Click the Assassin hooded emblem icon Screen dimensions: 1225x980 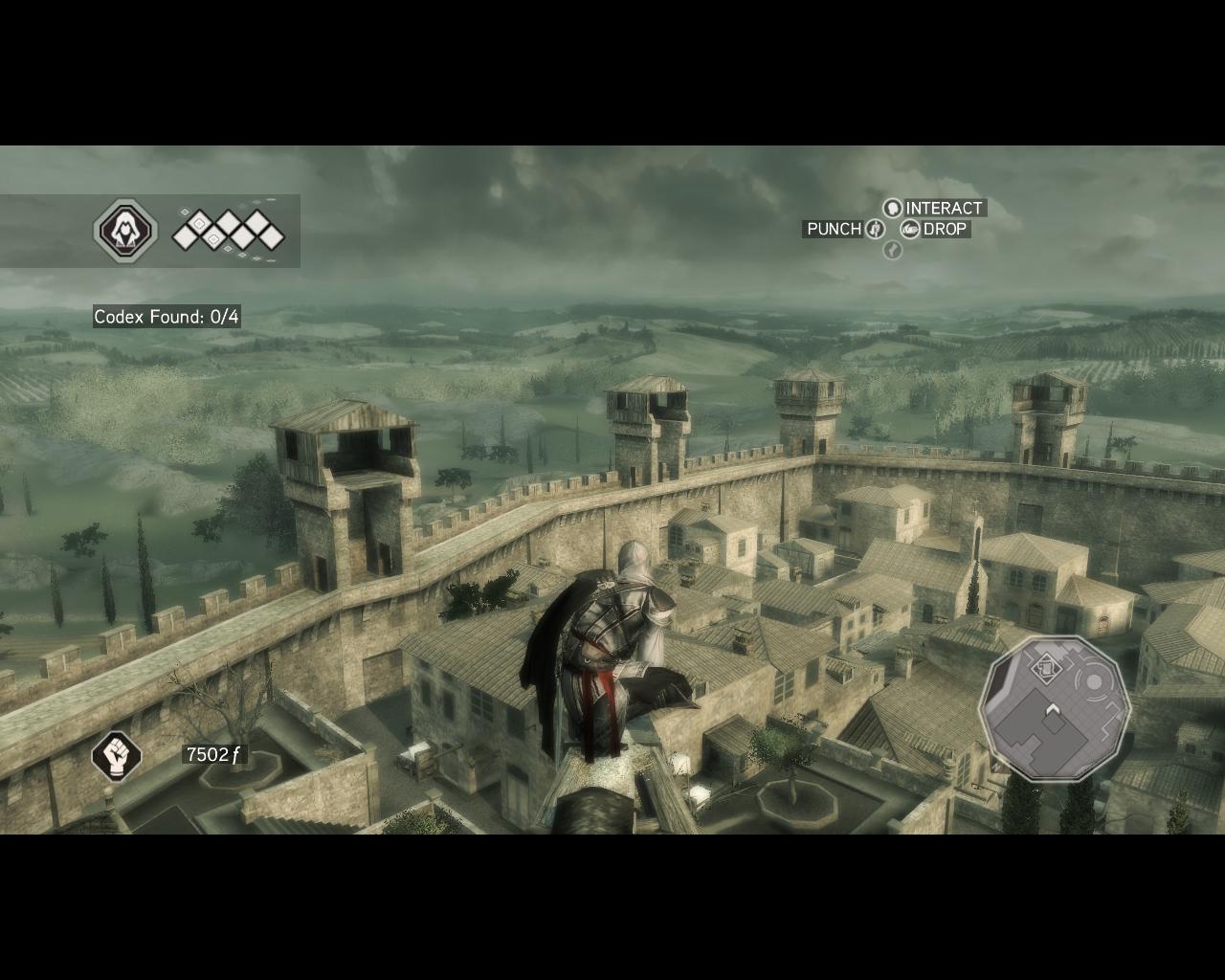pyautogui.click(x=125, y=231)
